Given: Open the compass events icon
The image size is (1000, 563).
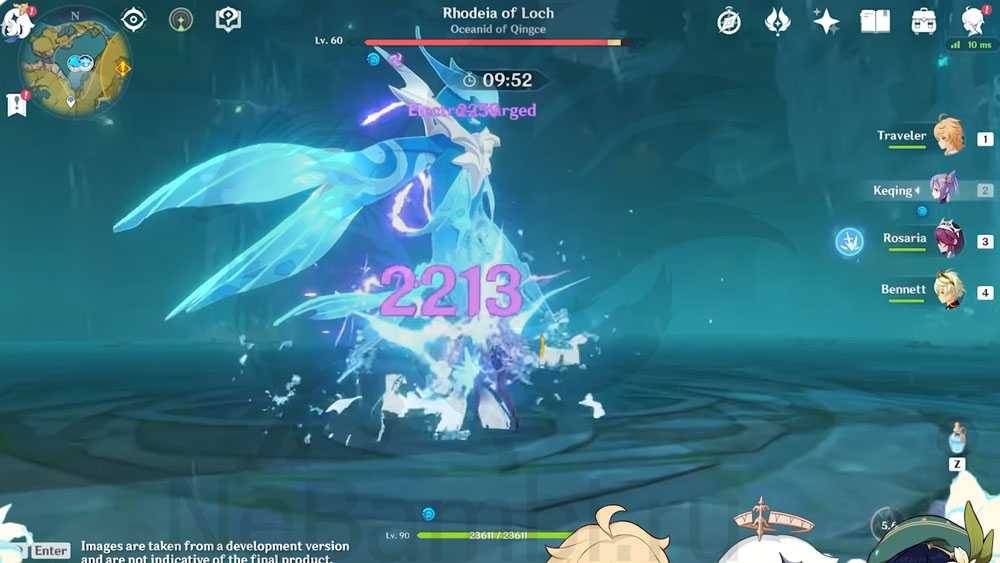Looking at the screenshot, I should coord(729,22).
